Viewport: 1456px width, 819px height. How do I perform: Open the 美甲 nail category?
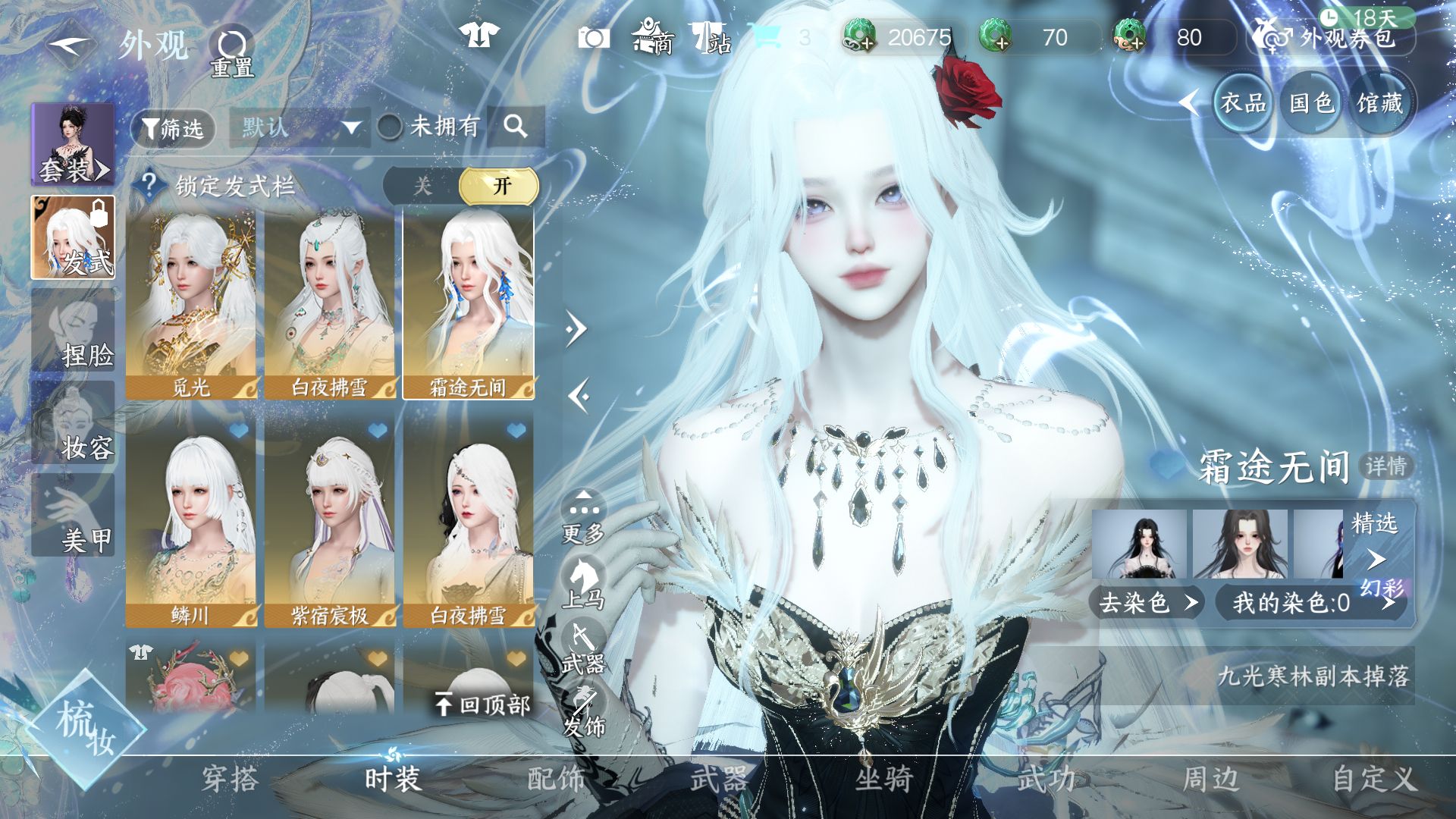click(74, 519)
